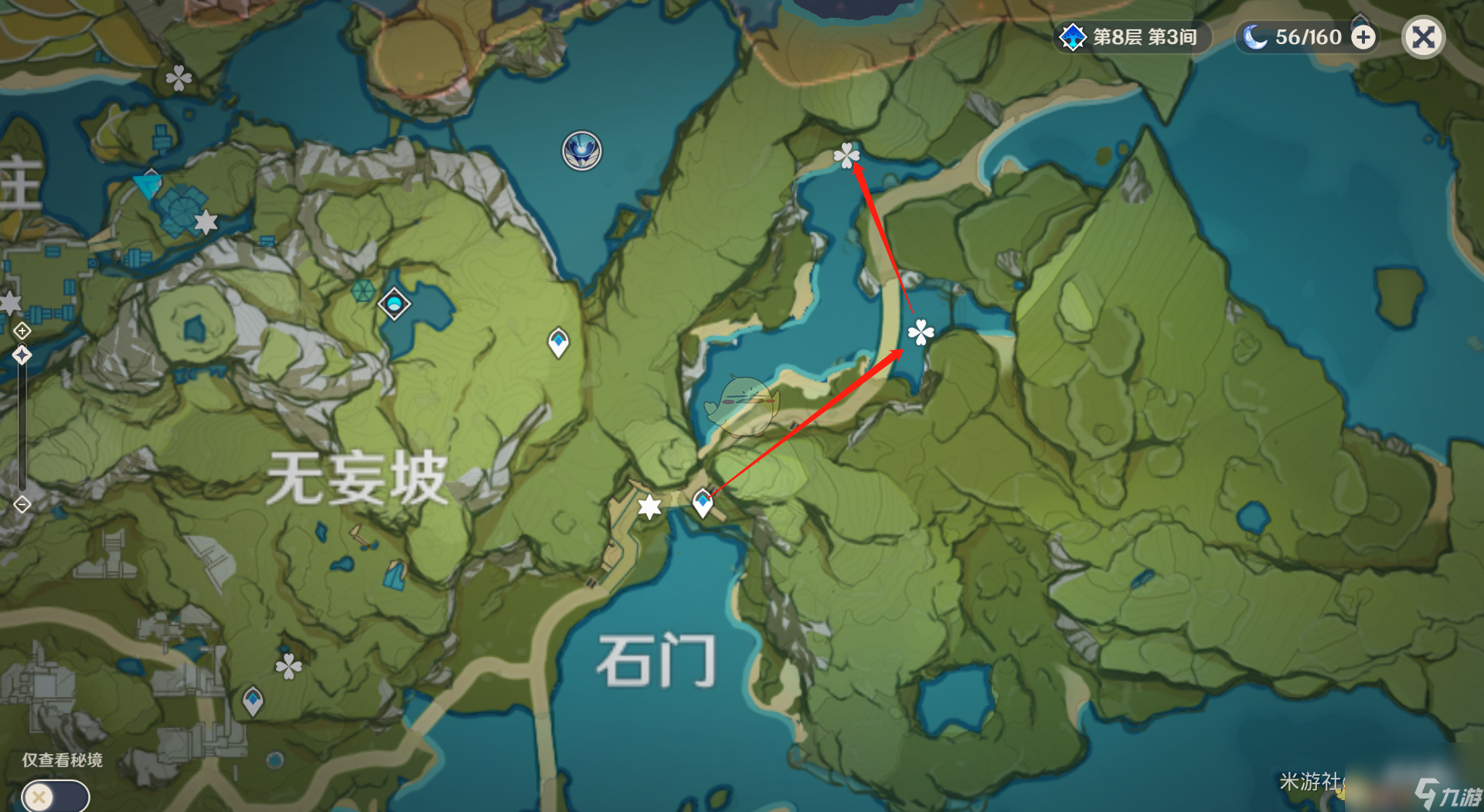The width and height of the screenshot is (1484, 812).
Task: Select the Statue of the Seven icon
Action: [x=581, y=151]
